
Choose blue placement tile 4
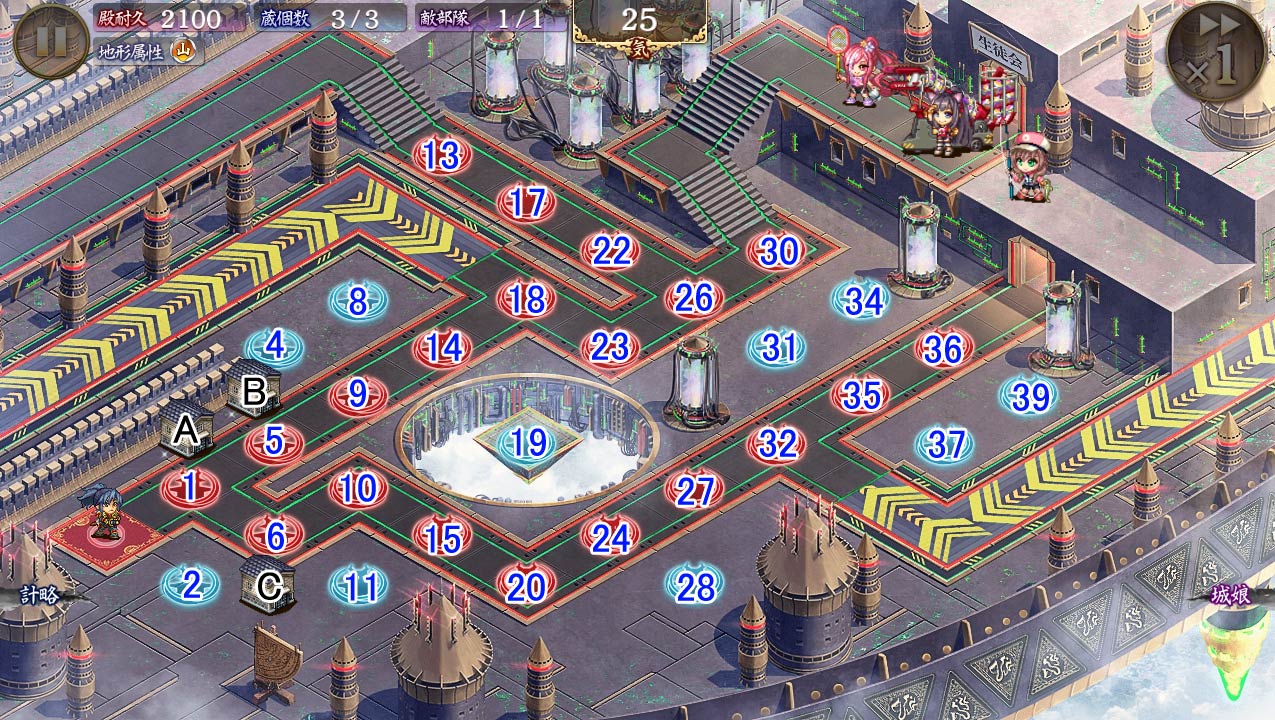[x=274, y=347]
